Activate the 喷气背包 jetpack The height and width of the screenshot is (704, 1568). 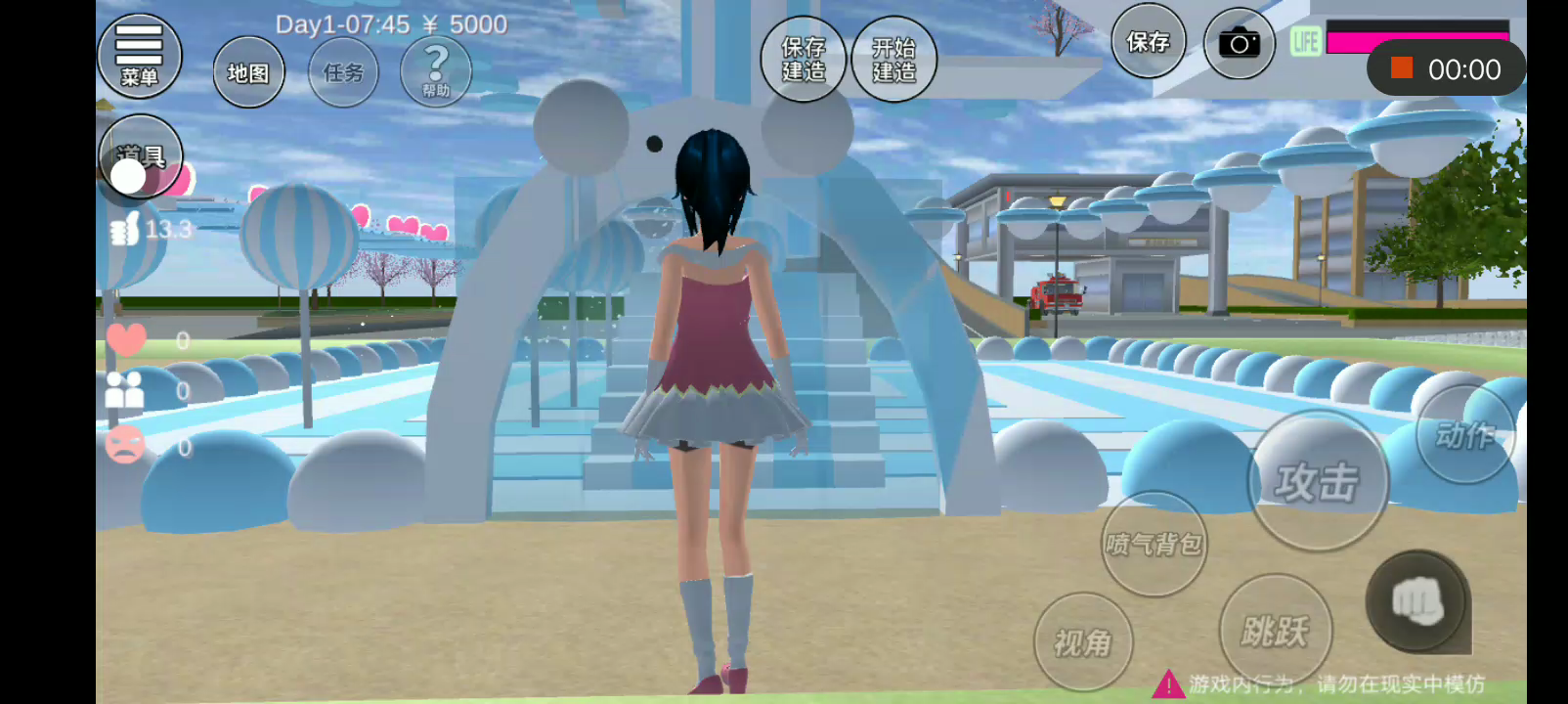1154,544
